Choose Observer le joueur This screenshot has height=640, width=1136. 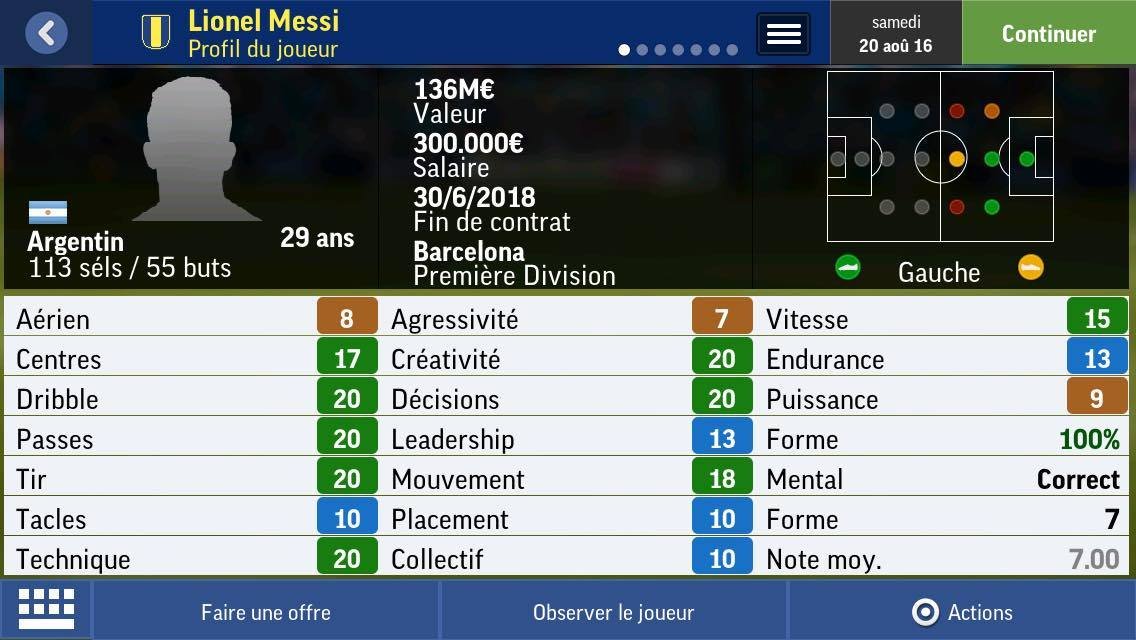click(613, 612)
